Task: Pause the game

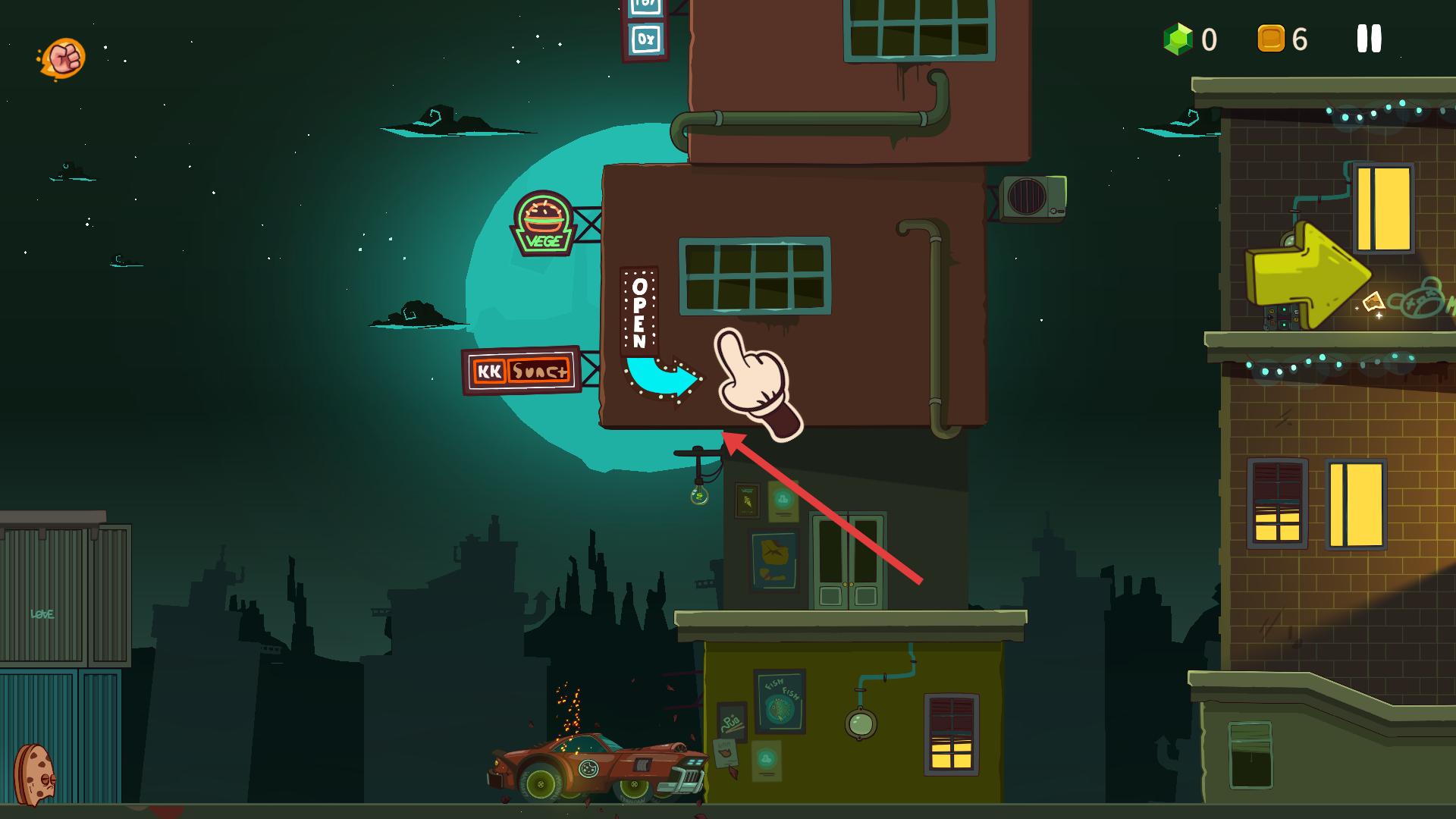Action: coord(1369,39)
